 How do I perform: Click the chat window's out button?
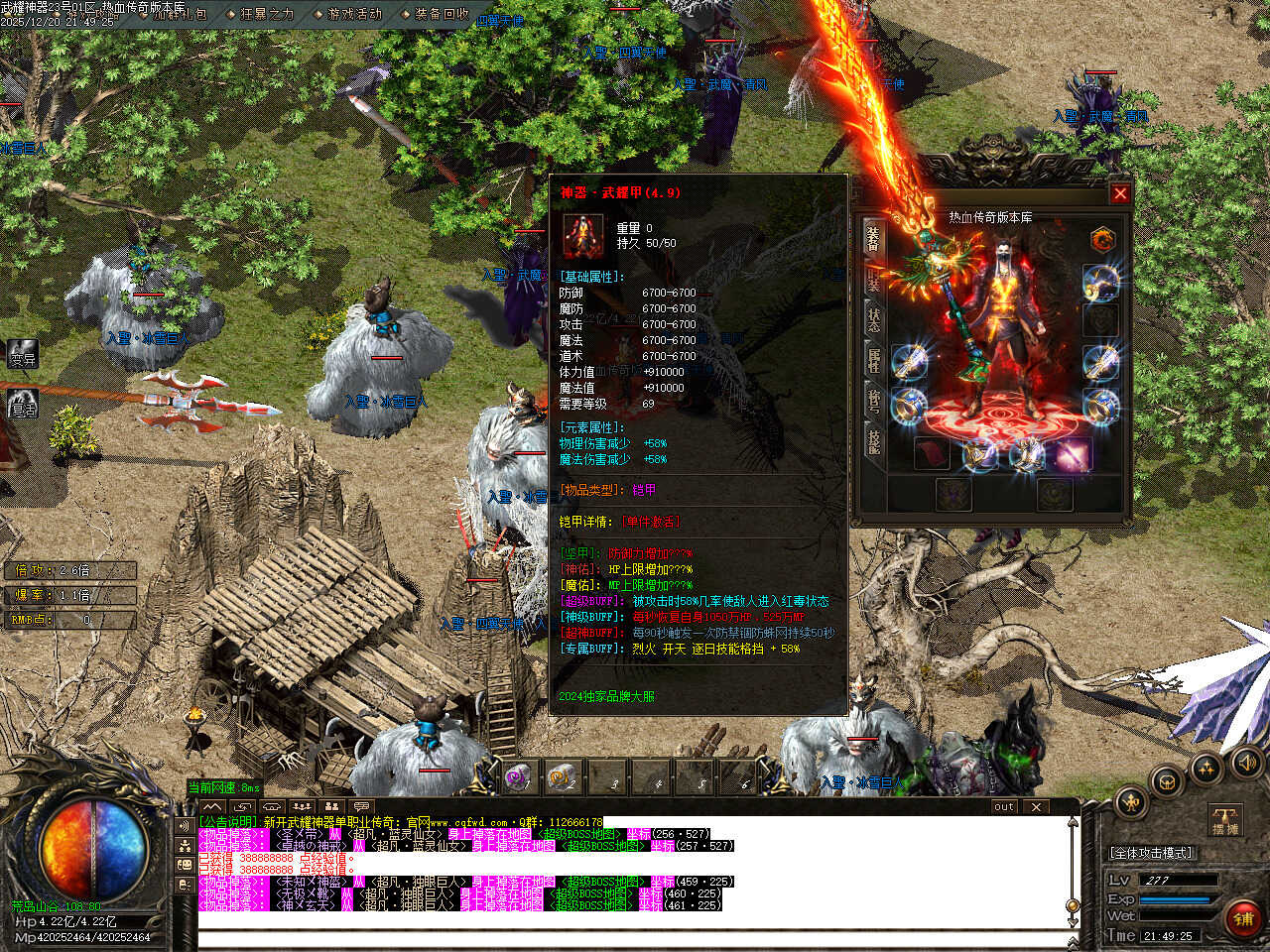pyautogui.click(x=1004, y=807)
